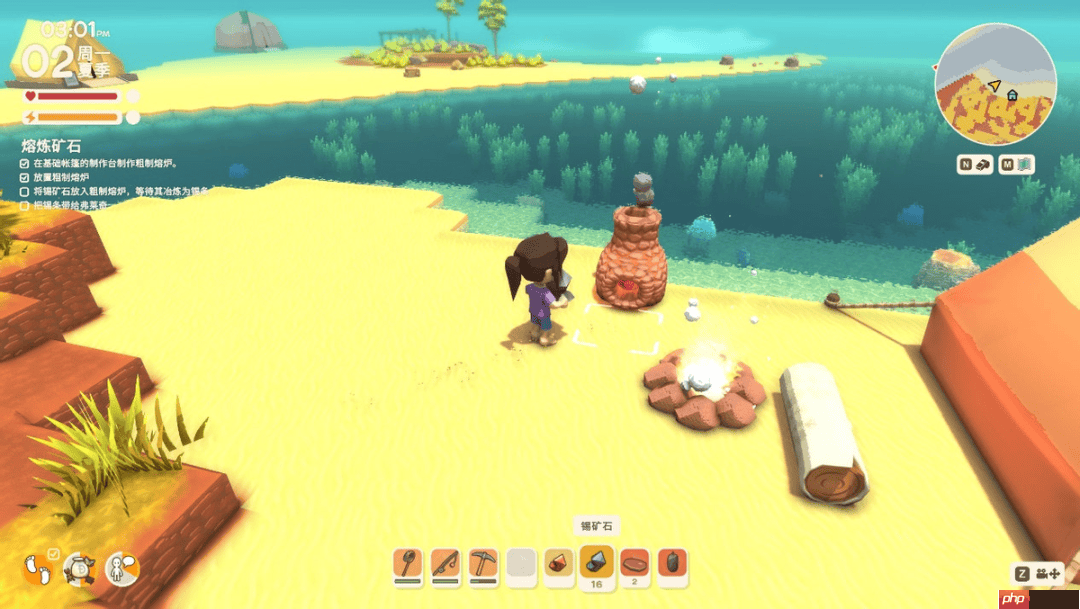1080x609 pixels.
Task: Select the red copper ore slot
Action: (x=559, y=563)
